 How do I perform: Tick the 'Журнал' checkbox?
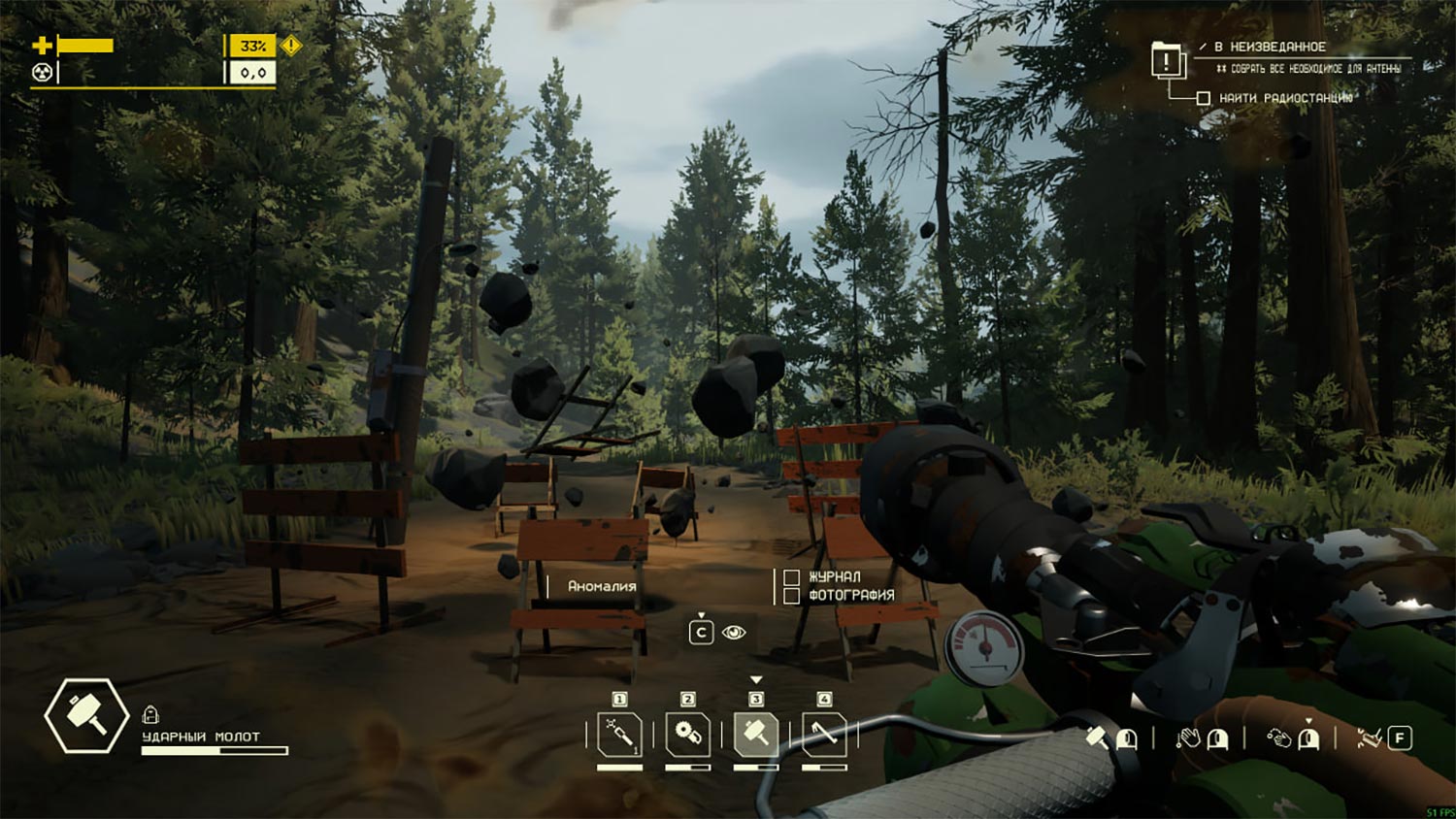[791, 577]
